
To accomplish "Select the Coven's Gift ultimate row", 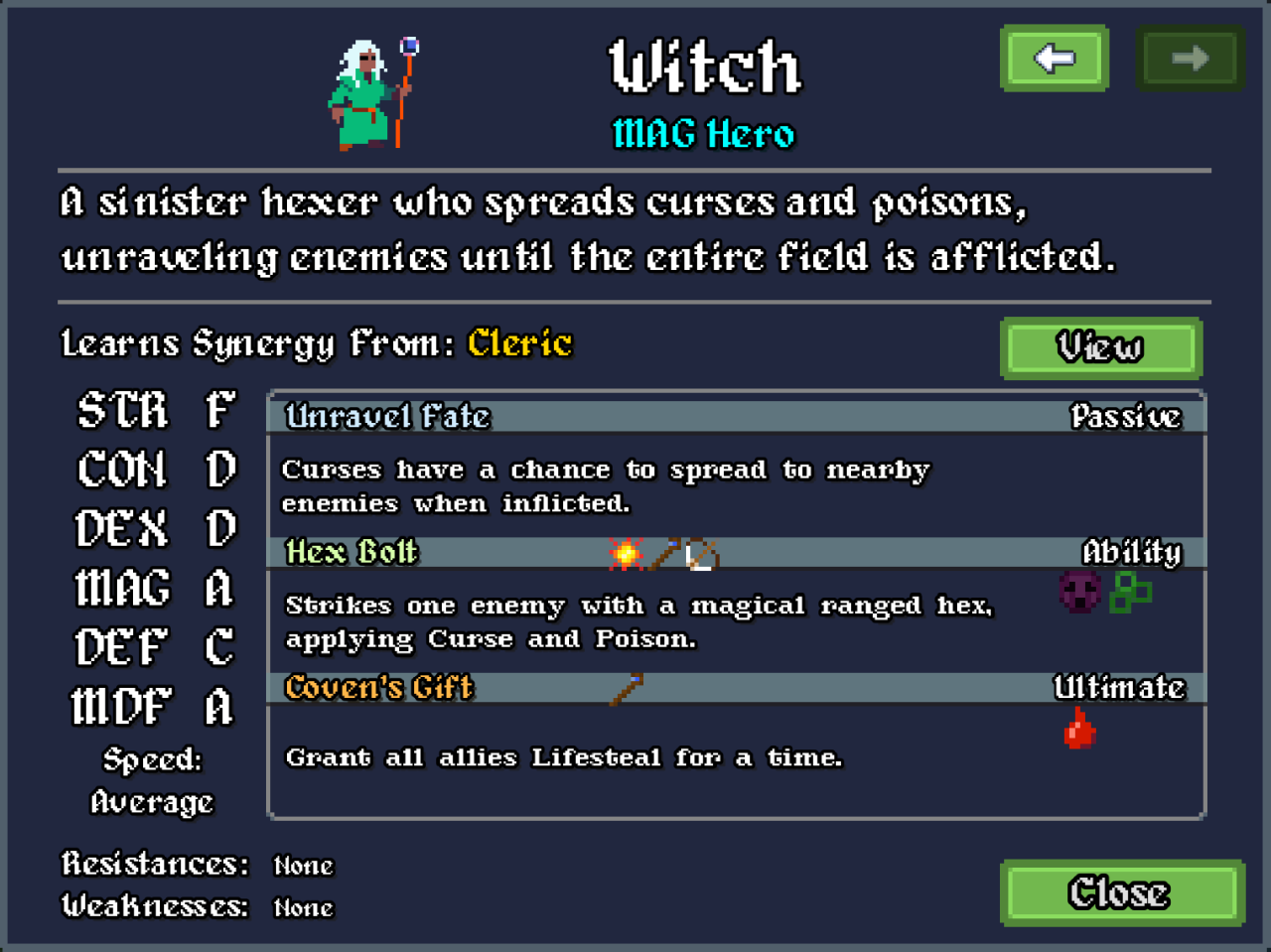I will point(735,687).
